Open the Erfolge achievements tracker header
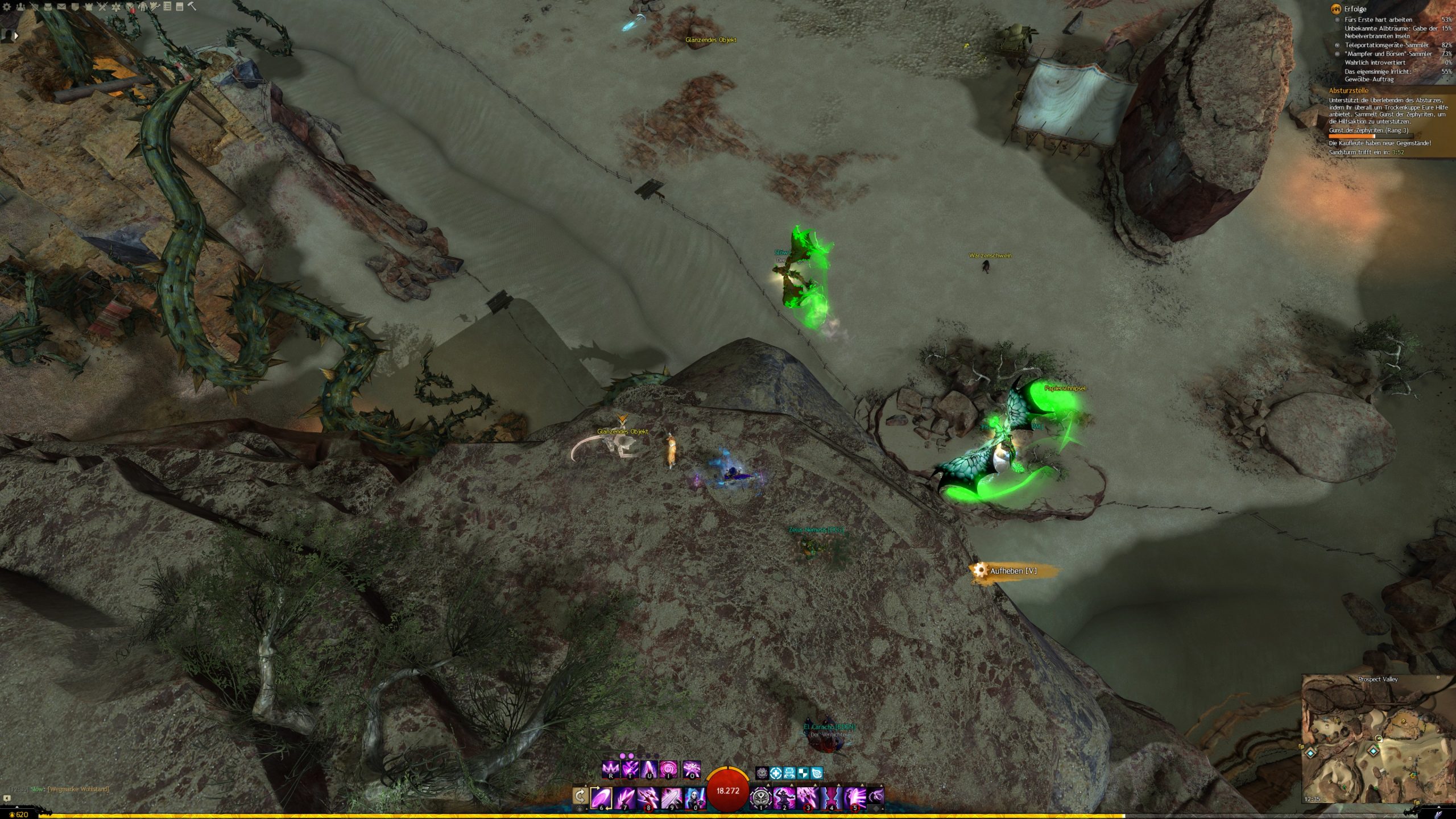This screenshot has height=819, width=1456. coord(1355,9)
